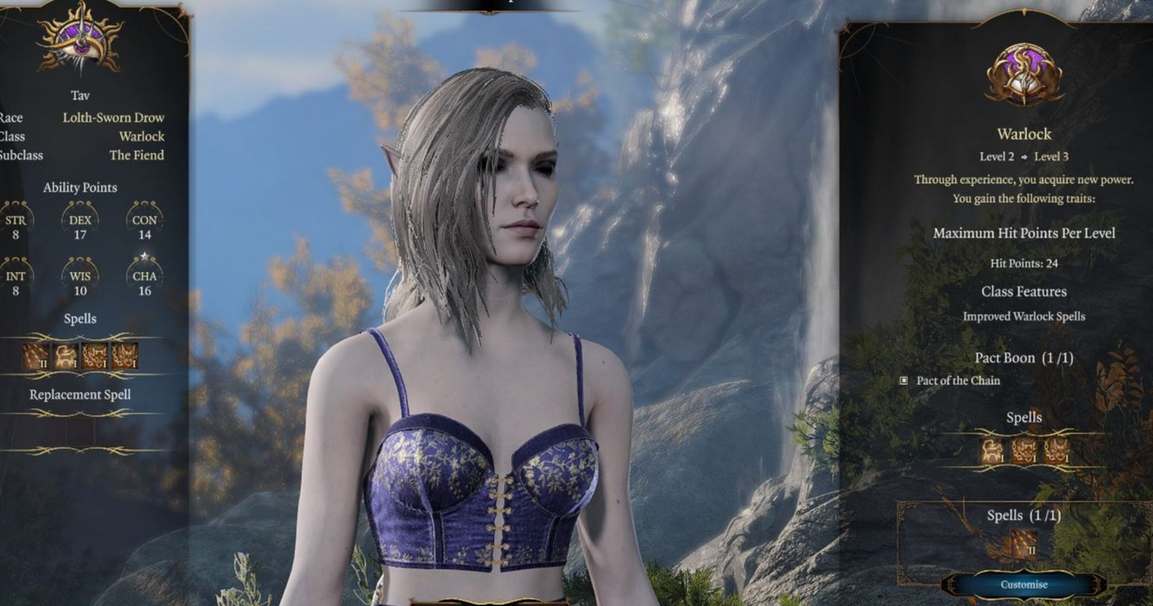Screen dimensions: 1153x606
Task: Click the Warlock class emblem on level-up panel
Action: pyautogui.click(x=1024, y=75)
